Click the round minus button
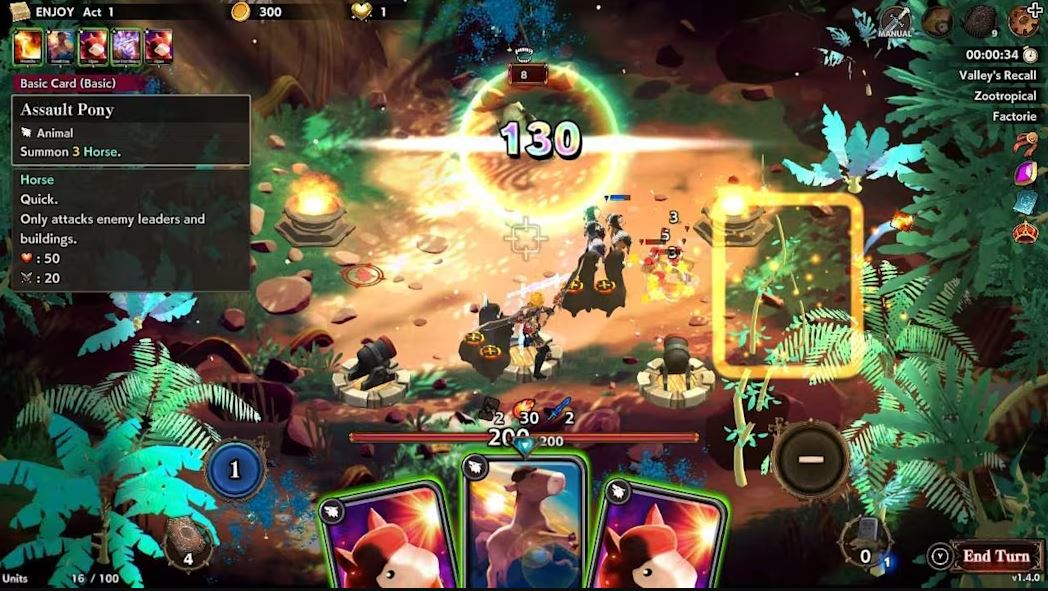 click(810, 459)
